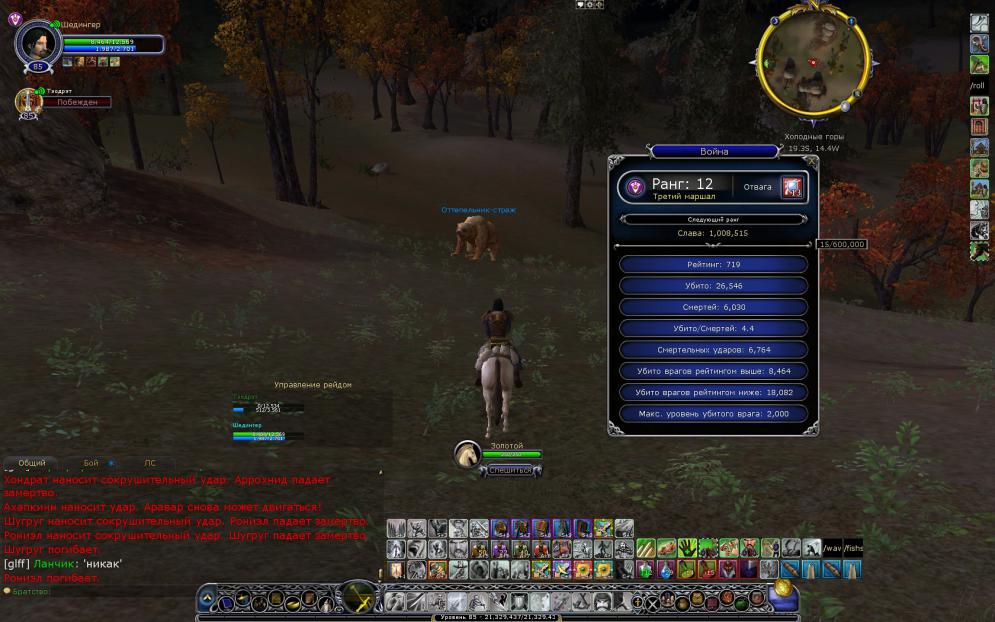Select the Золотой horse mount portrait
This screenshot has width=995, height=622.
(x=469, y=456)
